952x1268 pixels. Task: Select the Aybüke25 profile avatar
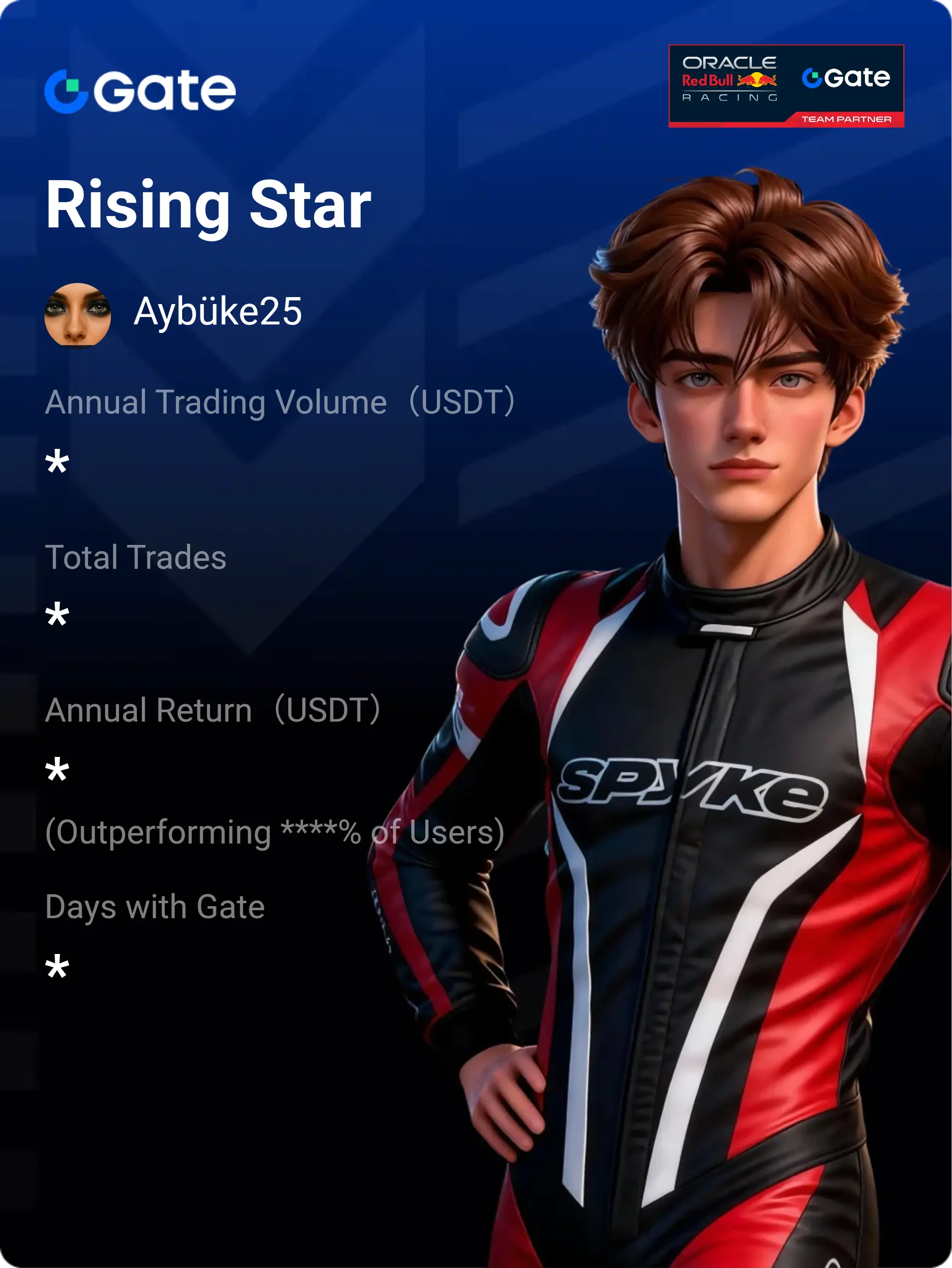point(77,314)
